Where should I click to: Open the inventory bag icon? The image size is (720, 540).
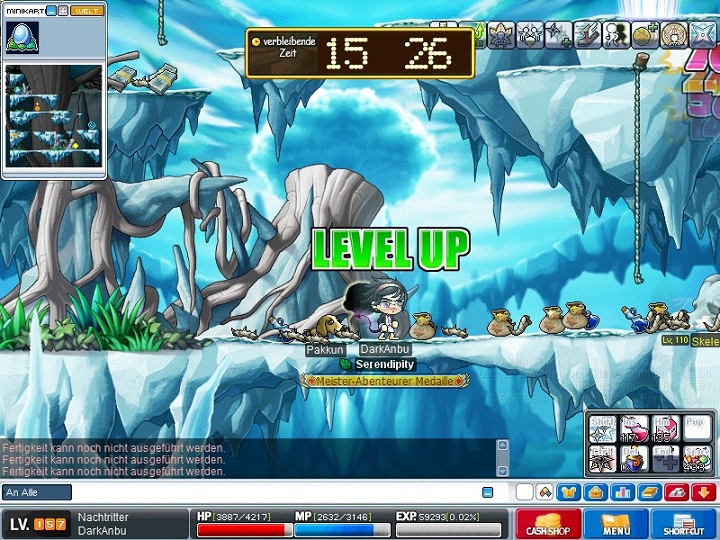595,492
